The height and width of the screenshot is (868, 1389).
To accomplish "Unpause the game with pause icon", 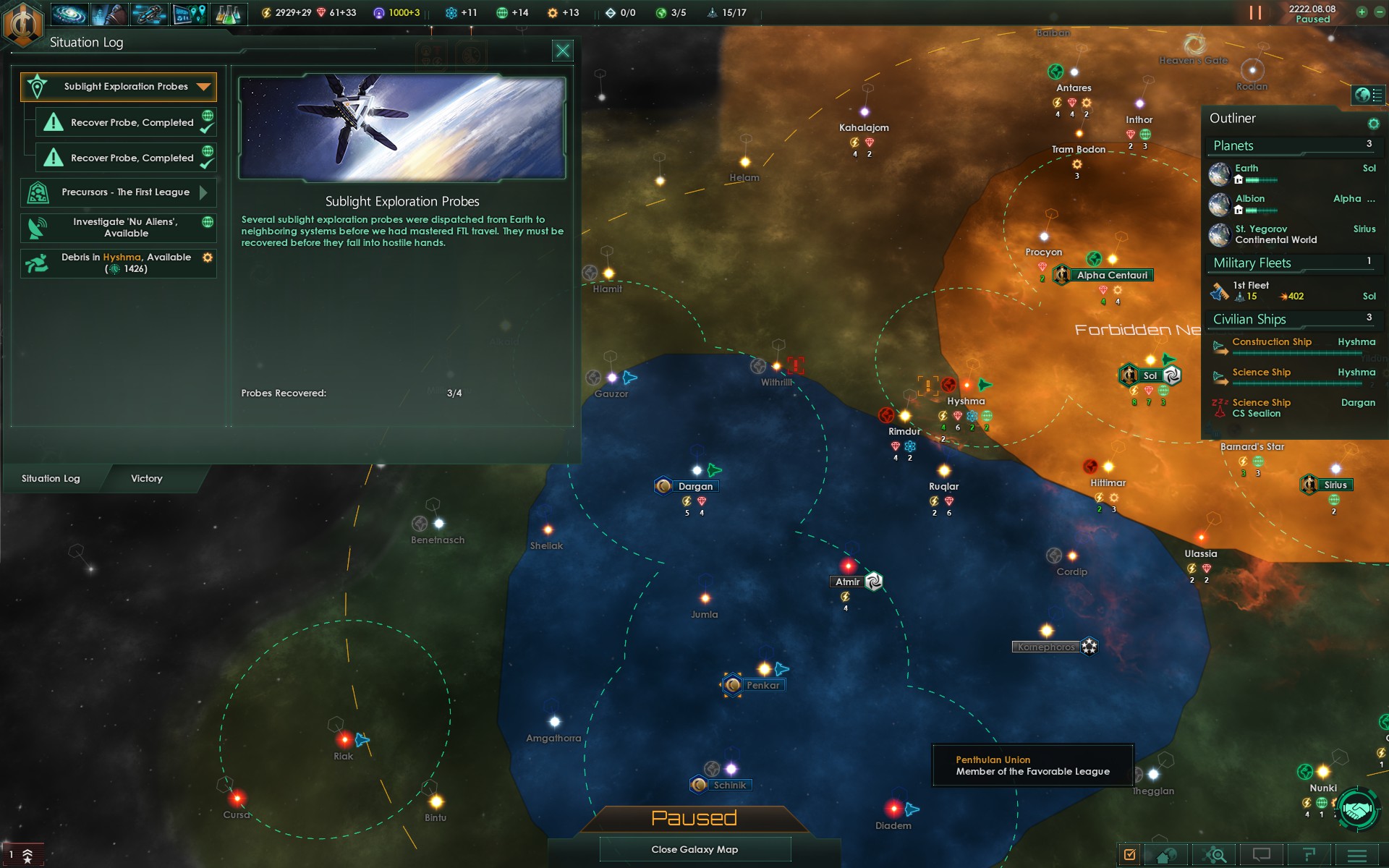I will 1255,12.
